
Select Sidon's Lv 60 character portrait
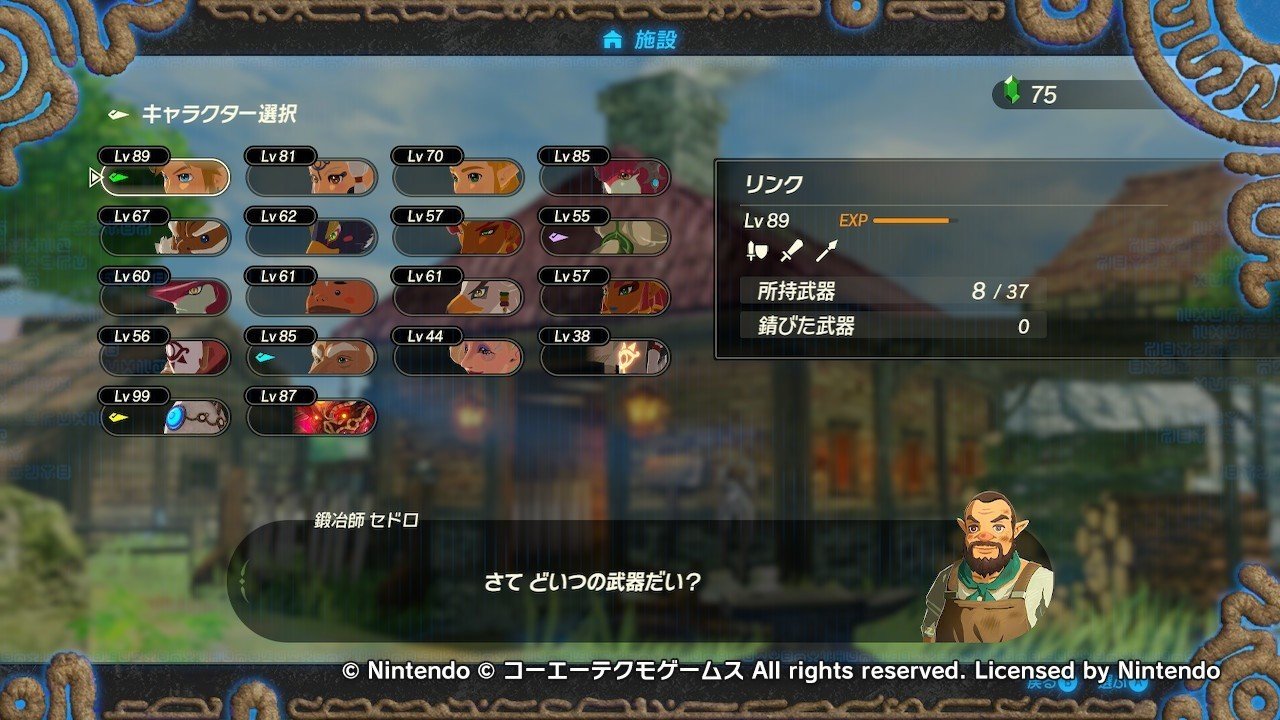[x=165, y=295]
